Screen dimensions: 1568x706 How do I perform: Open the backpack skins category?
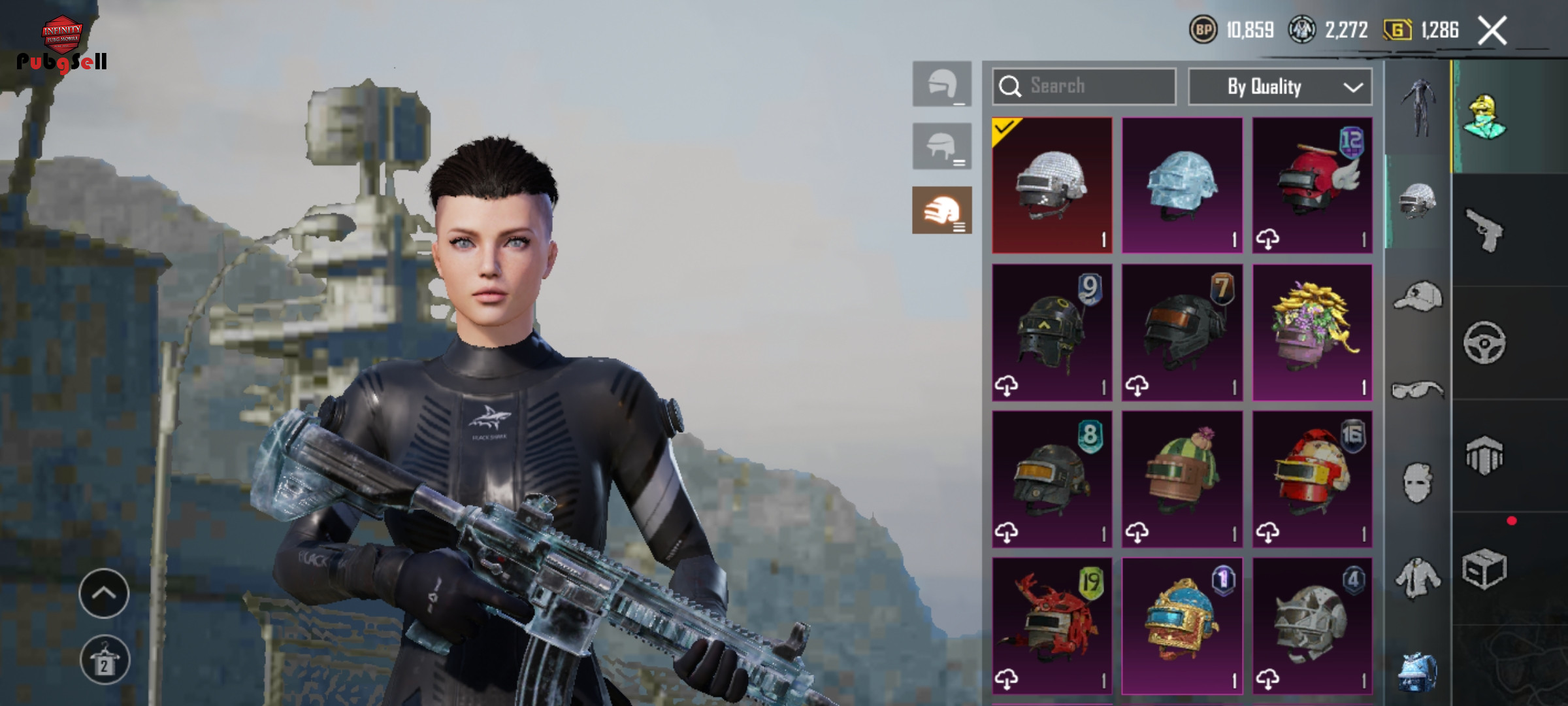coord(1417,671)
